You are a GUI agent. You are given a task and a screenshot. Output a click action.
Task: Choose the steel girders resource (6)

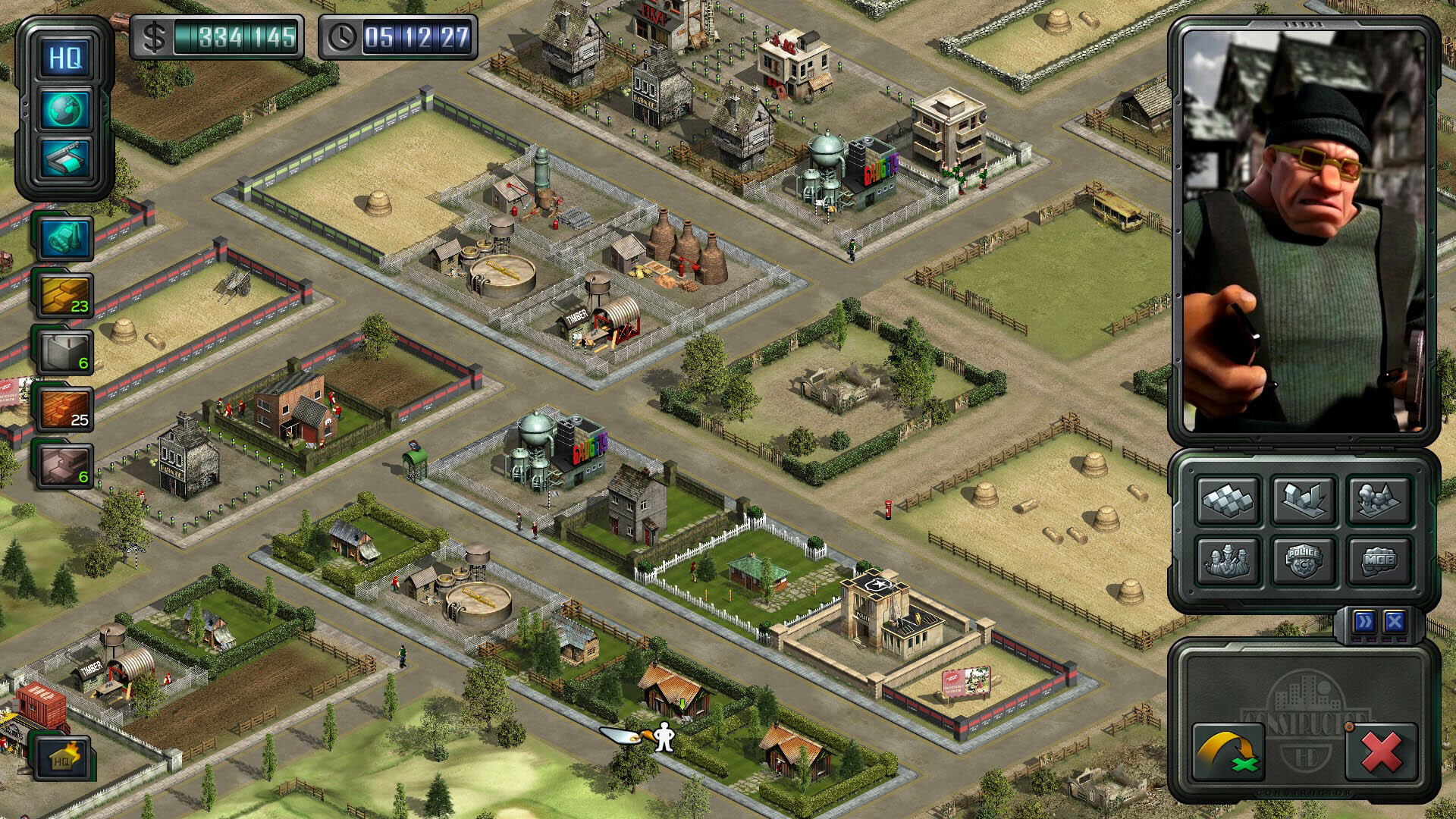tap(64, 466)
